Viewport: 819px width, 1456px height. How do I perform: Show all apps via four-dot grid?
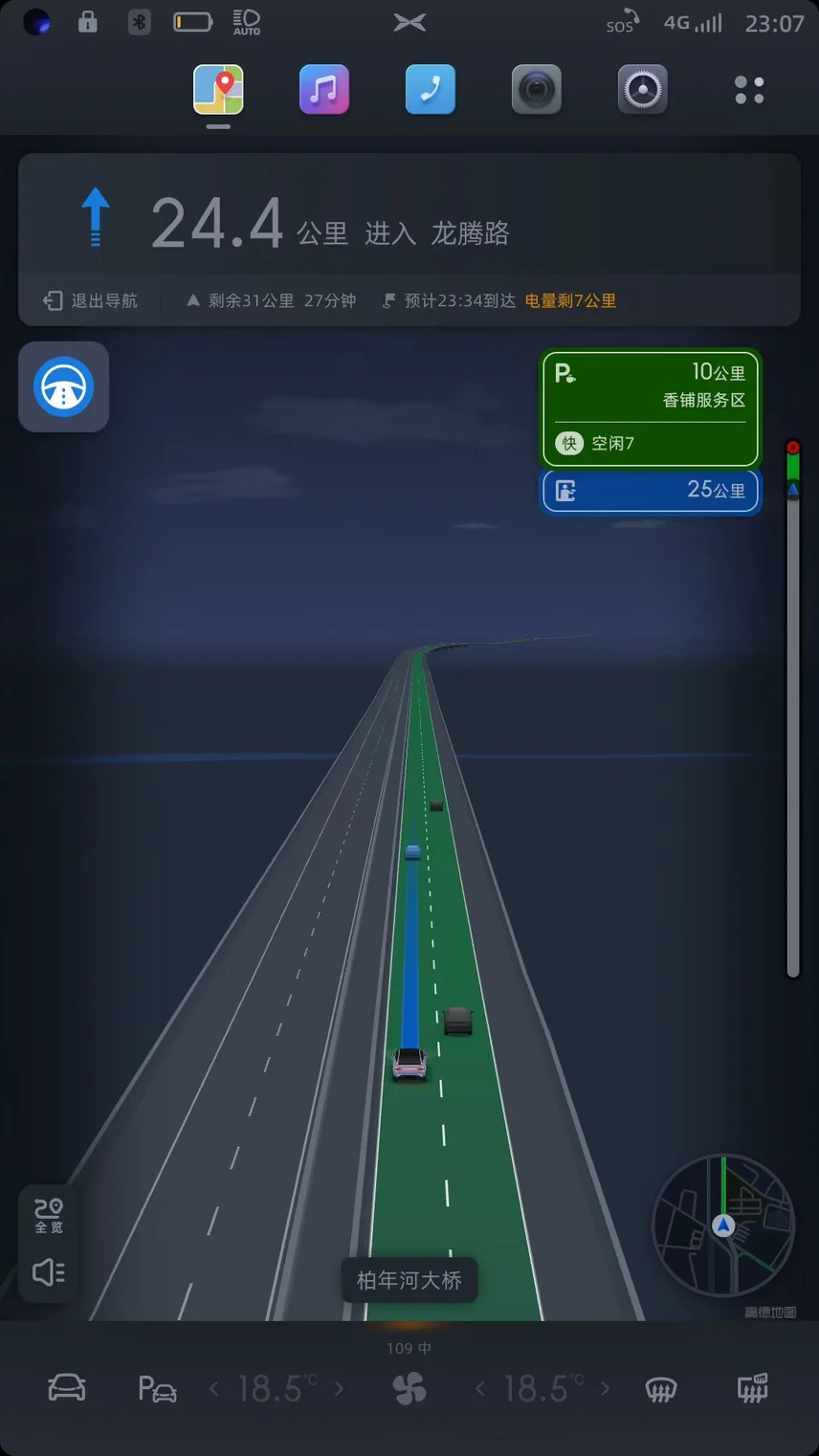(749, 90)
